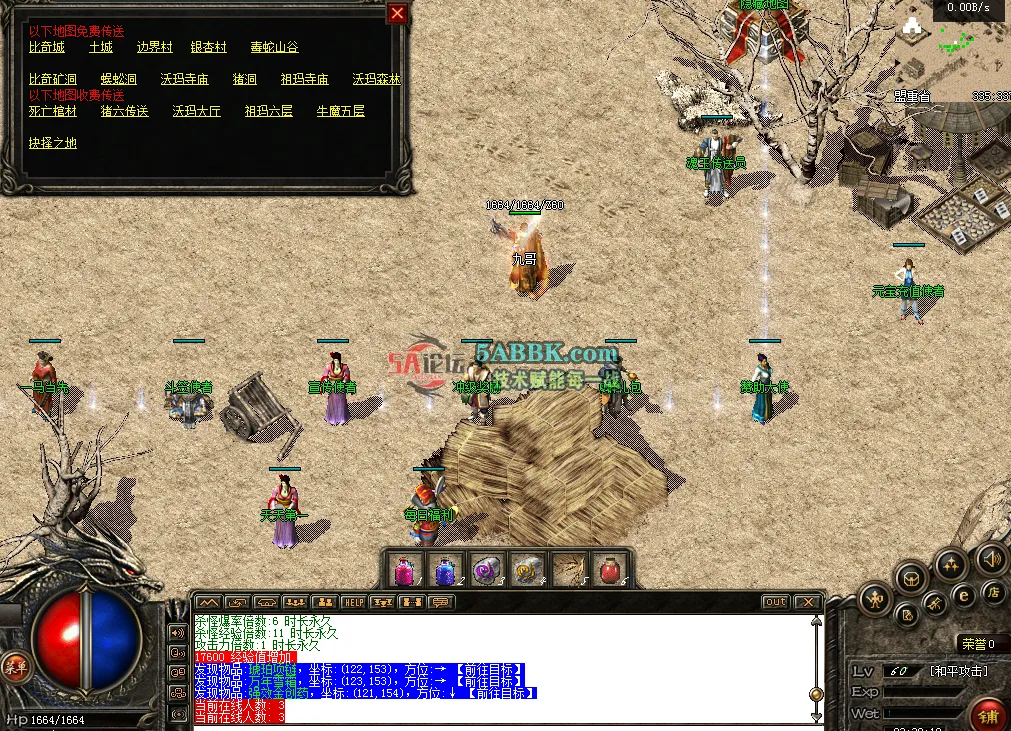
Task: Close the teleport map window
Action: tap(397, 13)
